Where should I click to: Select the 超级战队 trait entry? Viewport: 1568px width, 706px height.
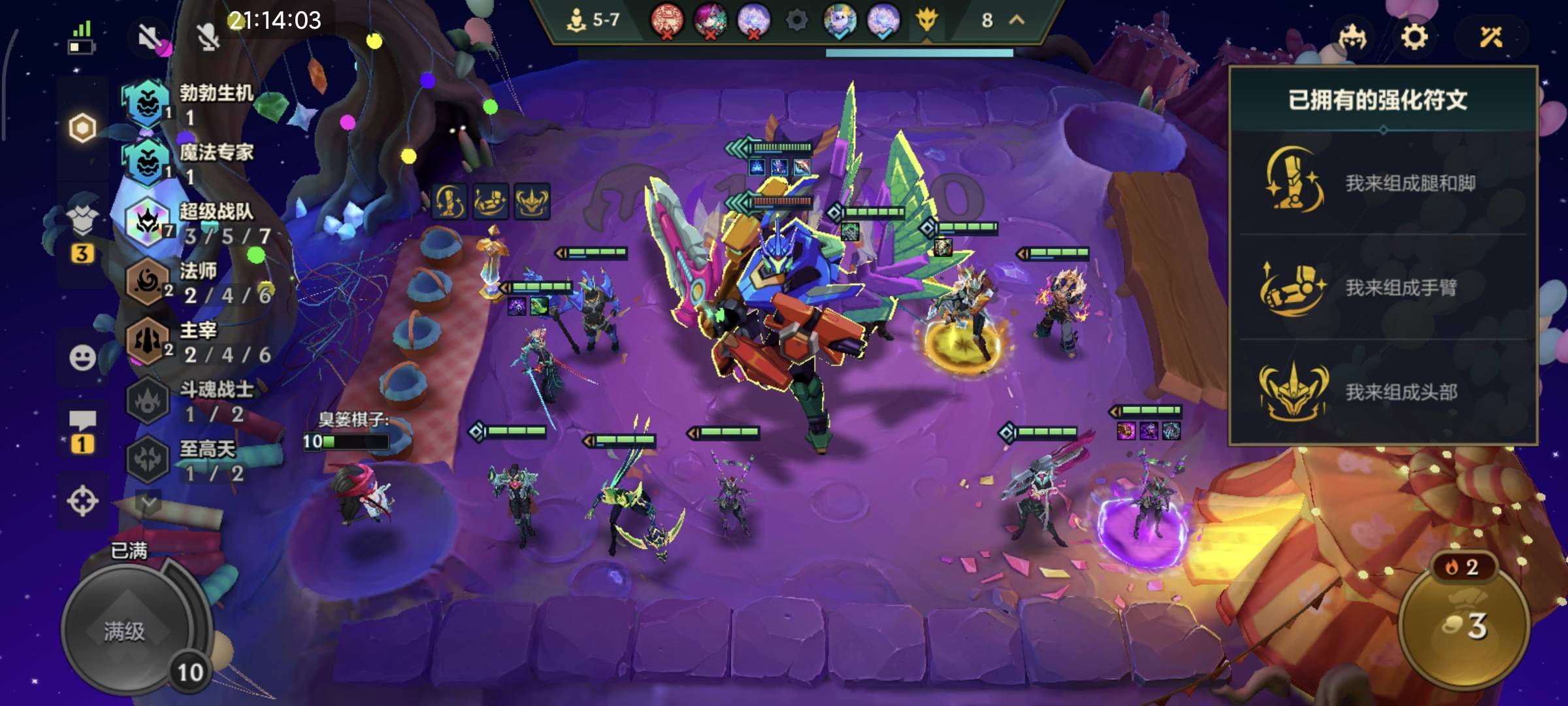(196, 224)
